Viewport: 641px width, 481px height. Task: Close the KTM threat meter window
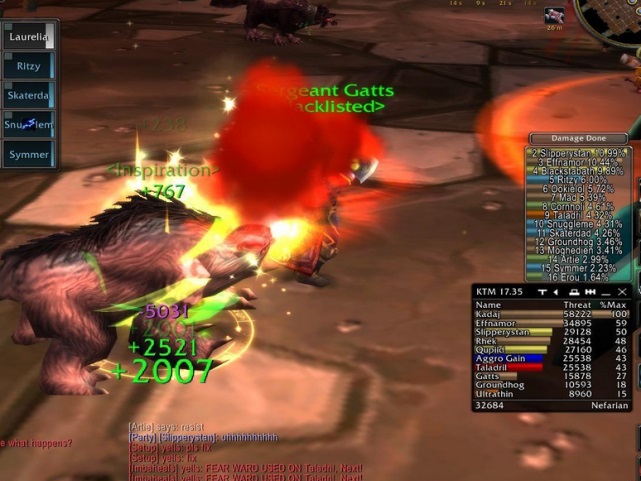tap(621, 292)
